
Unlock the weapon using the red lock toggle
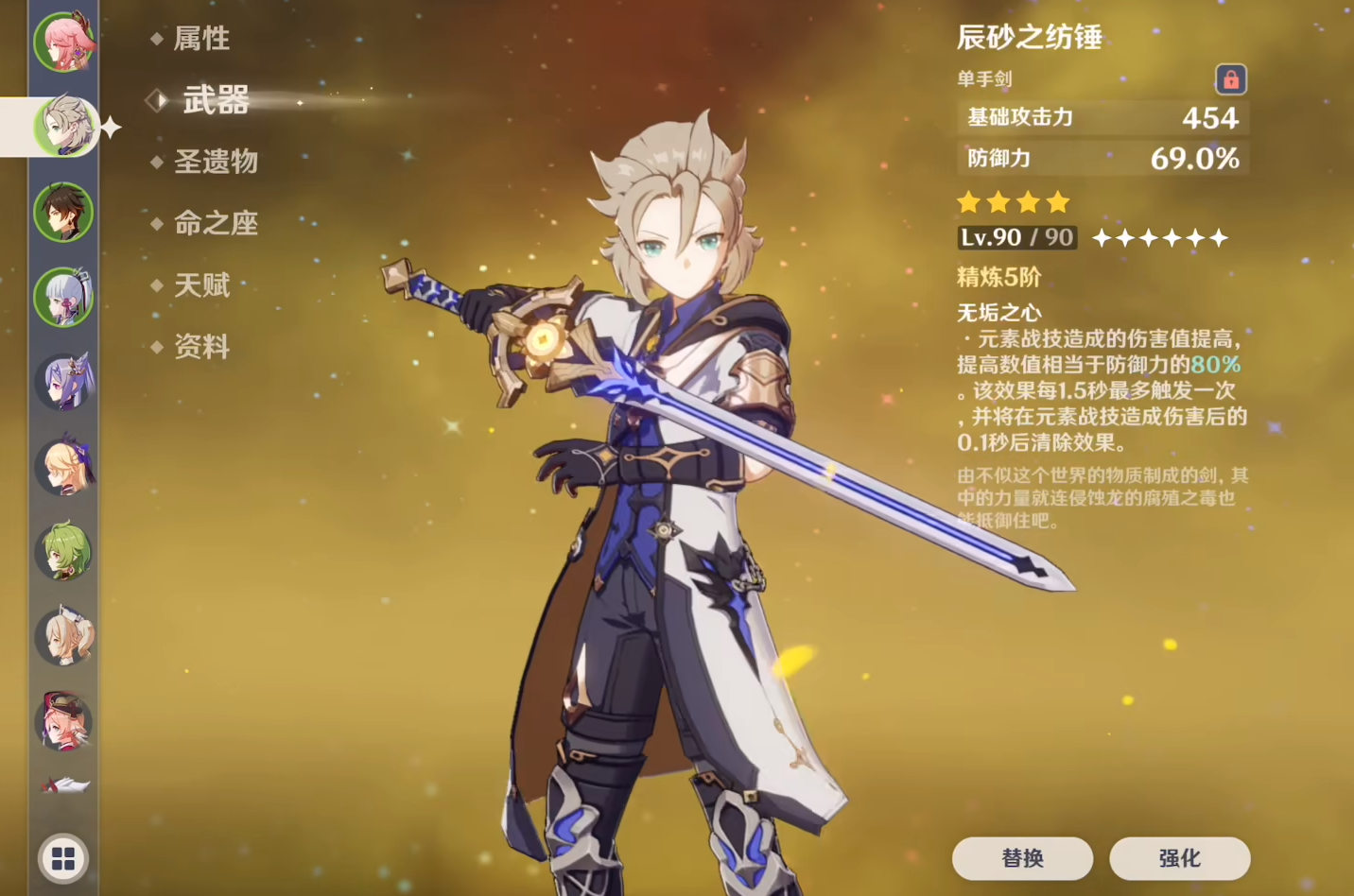point(1232,80)
